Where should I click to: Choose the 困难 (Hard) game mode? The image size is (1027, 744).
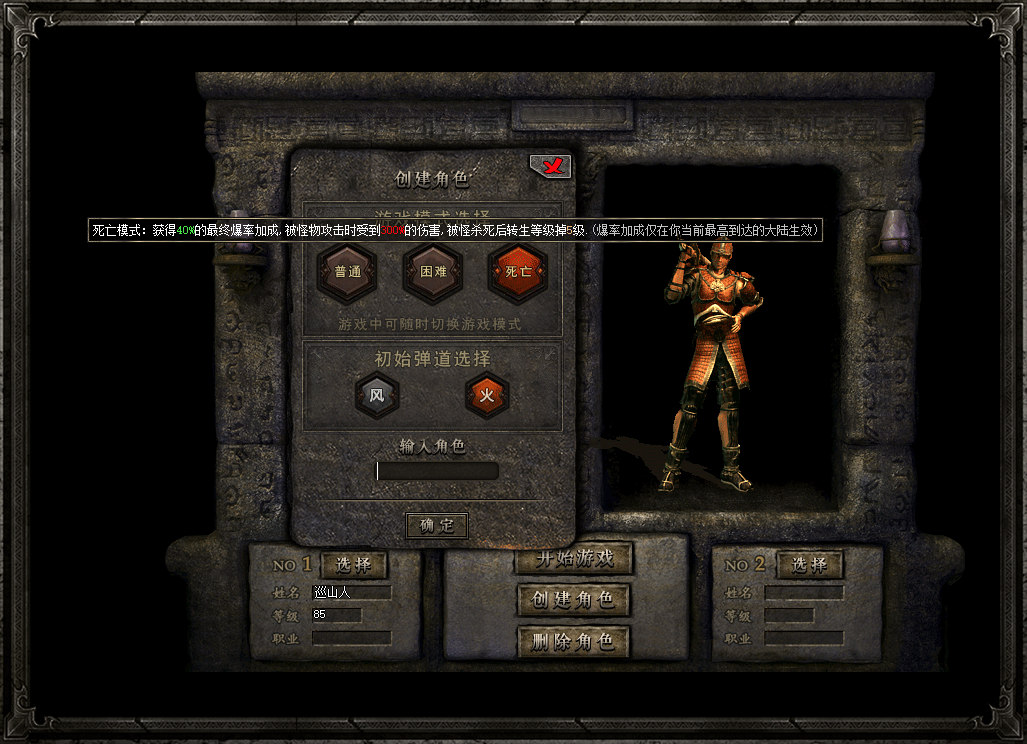pos(433,272)
